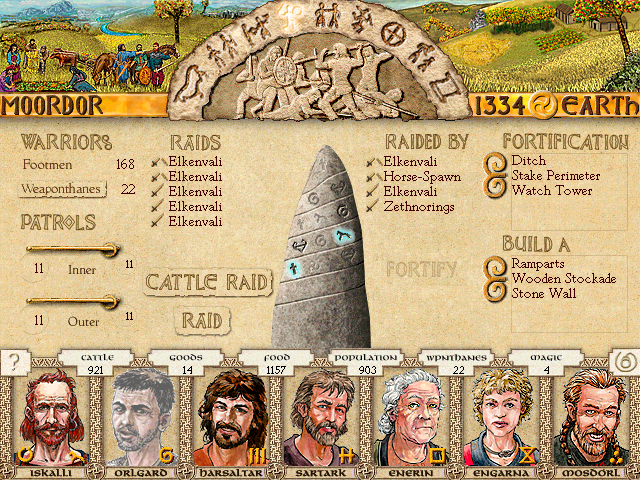The image size is (640, 480).
Task: Choose to build Ramparts
Action: (539, 265)
